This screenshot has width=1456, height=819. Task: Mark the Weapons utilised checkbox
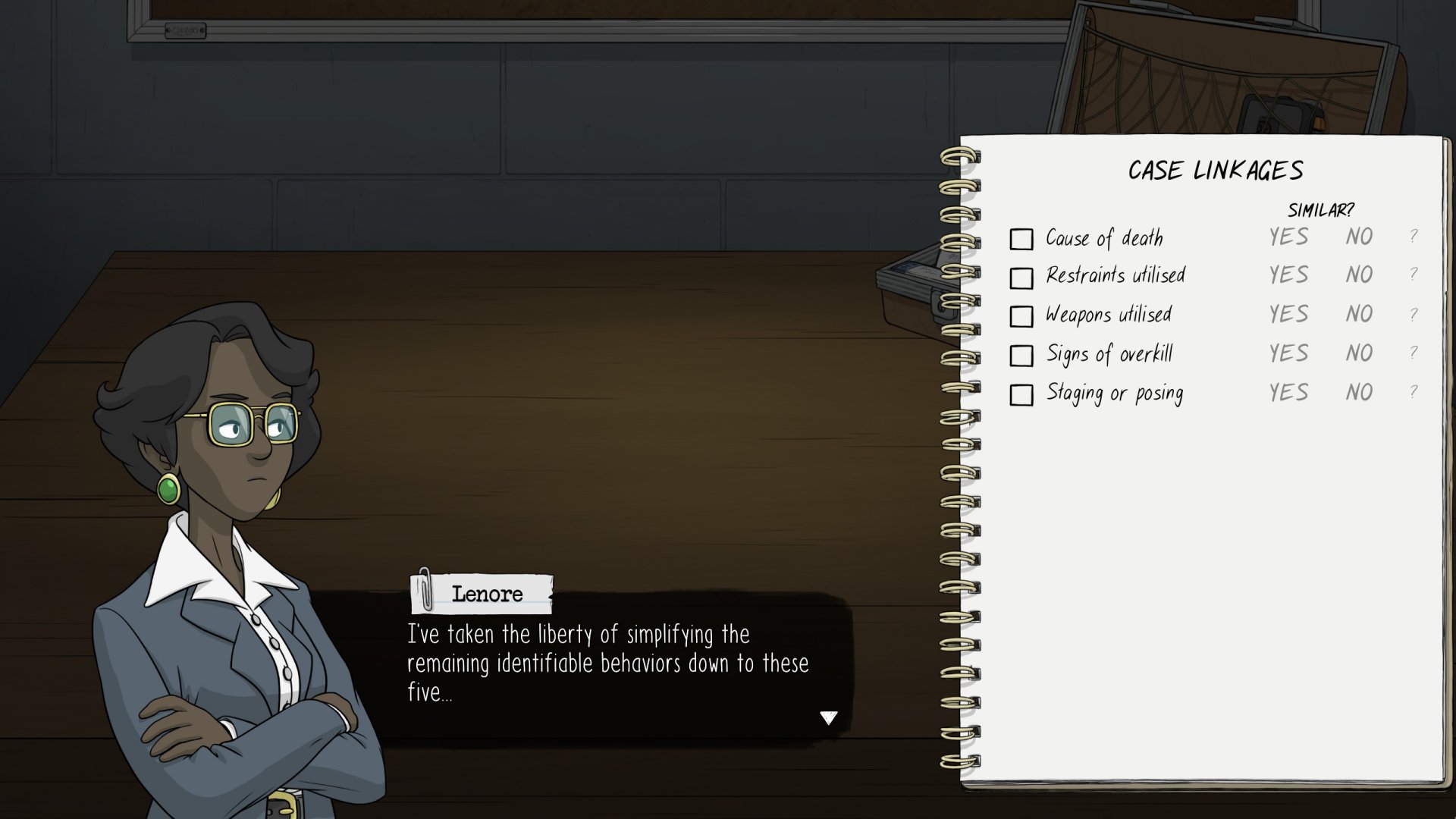[1021, 316]
